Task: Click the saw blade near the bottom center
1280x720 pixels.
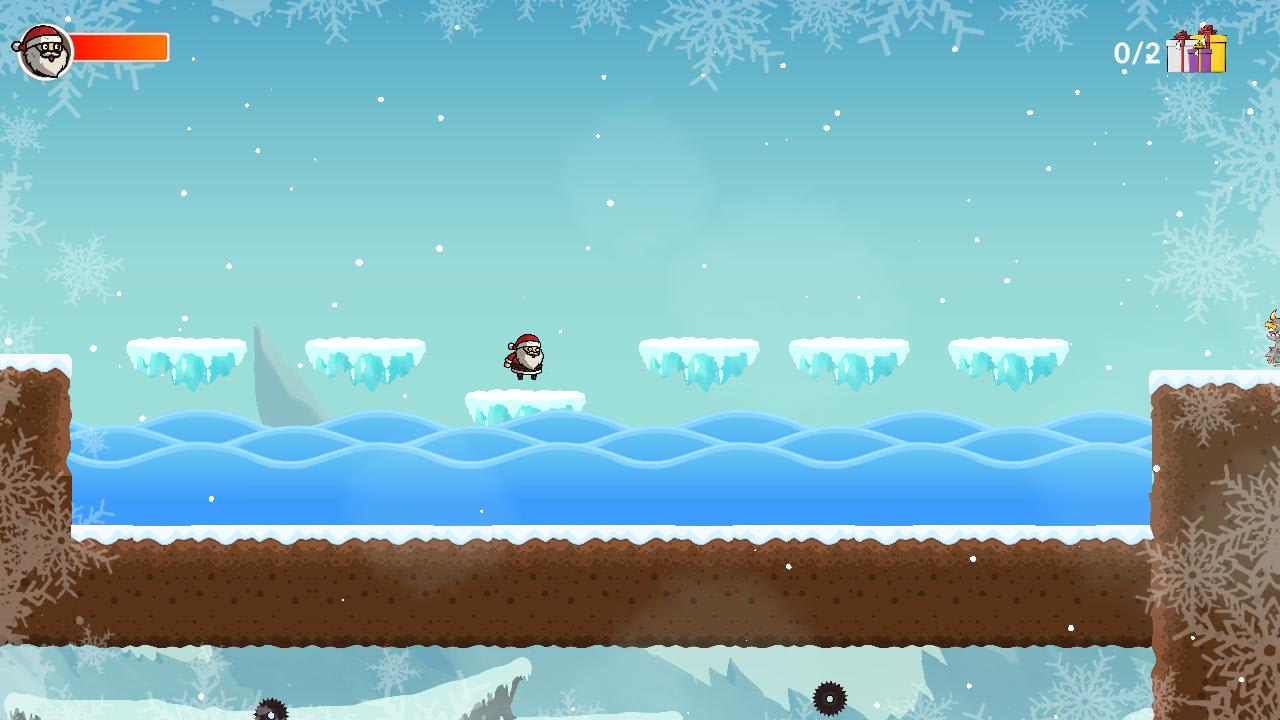Action: [x=829, y=699]
